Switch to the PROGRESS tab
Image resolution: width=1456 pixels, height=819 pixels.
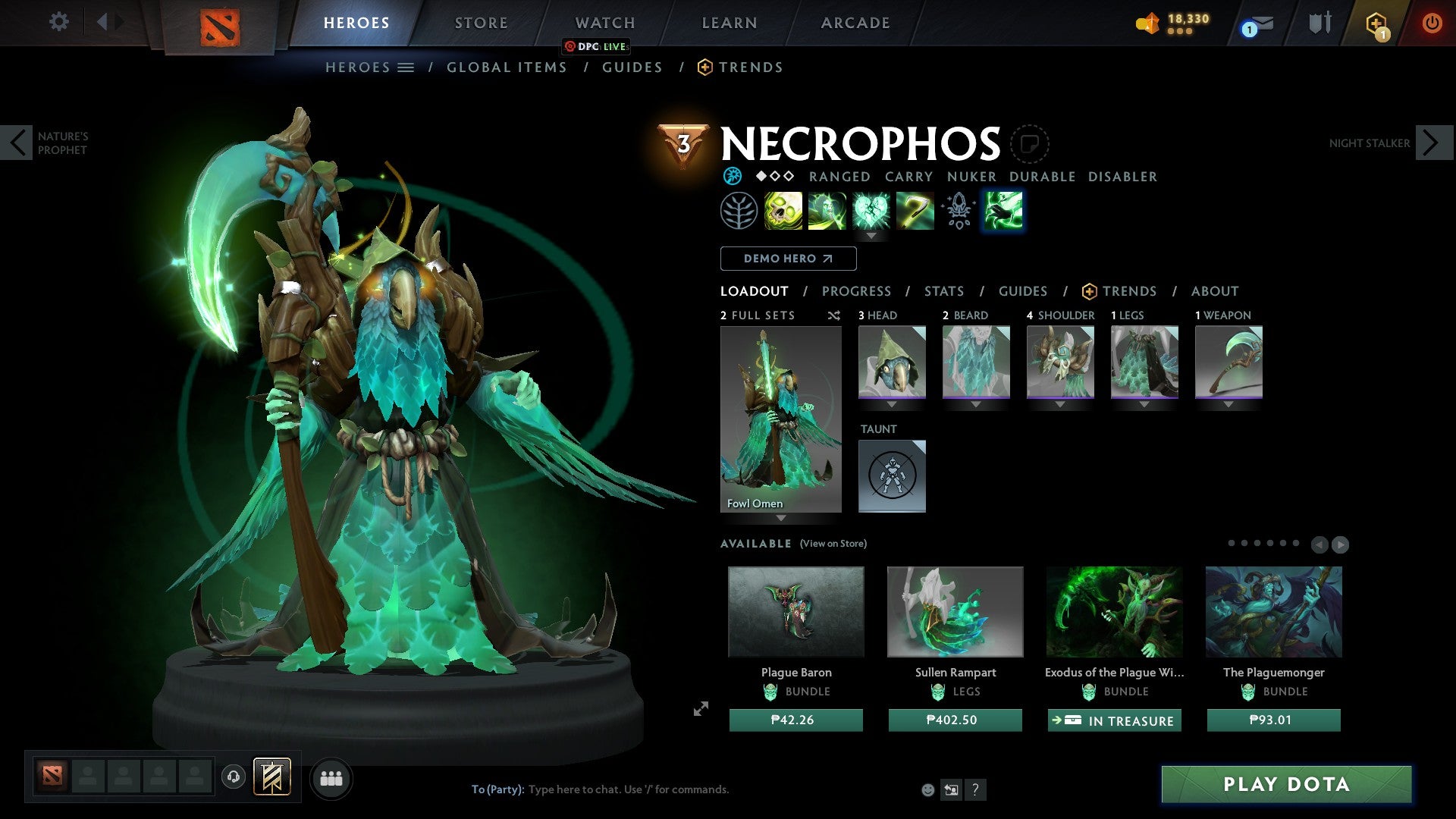tap(857, 290)
